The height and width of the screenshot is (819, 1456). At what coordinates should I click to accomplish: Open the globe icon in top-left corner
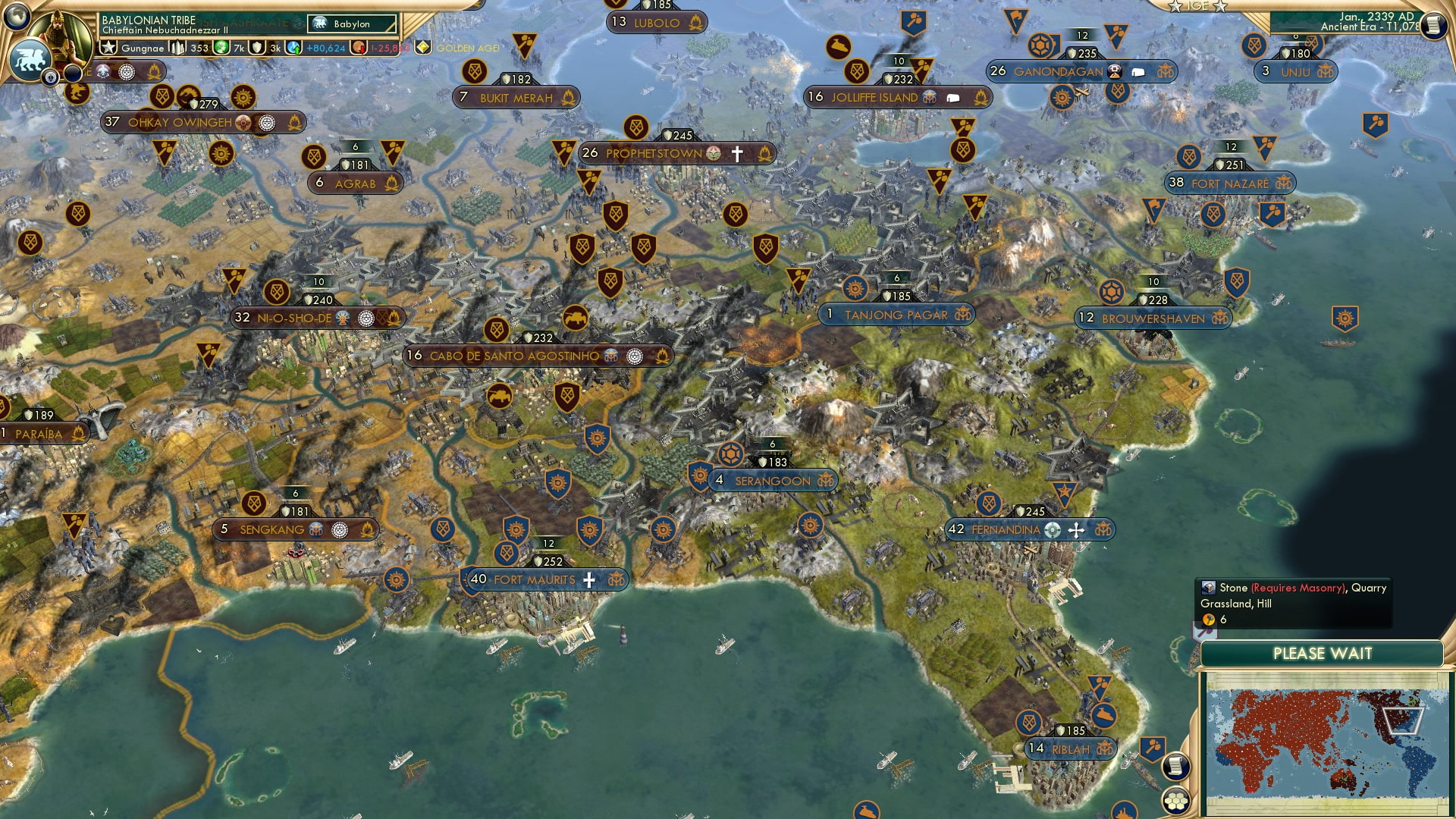tap(17, 15)
